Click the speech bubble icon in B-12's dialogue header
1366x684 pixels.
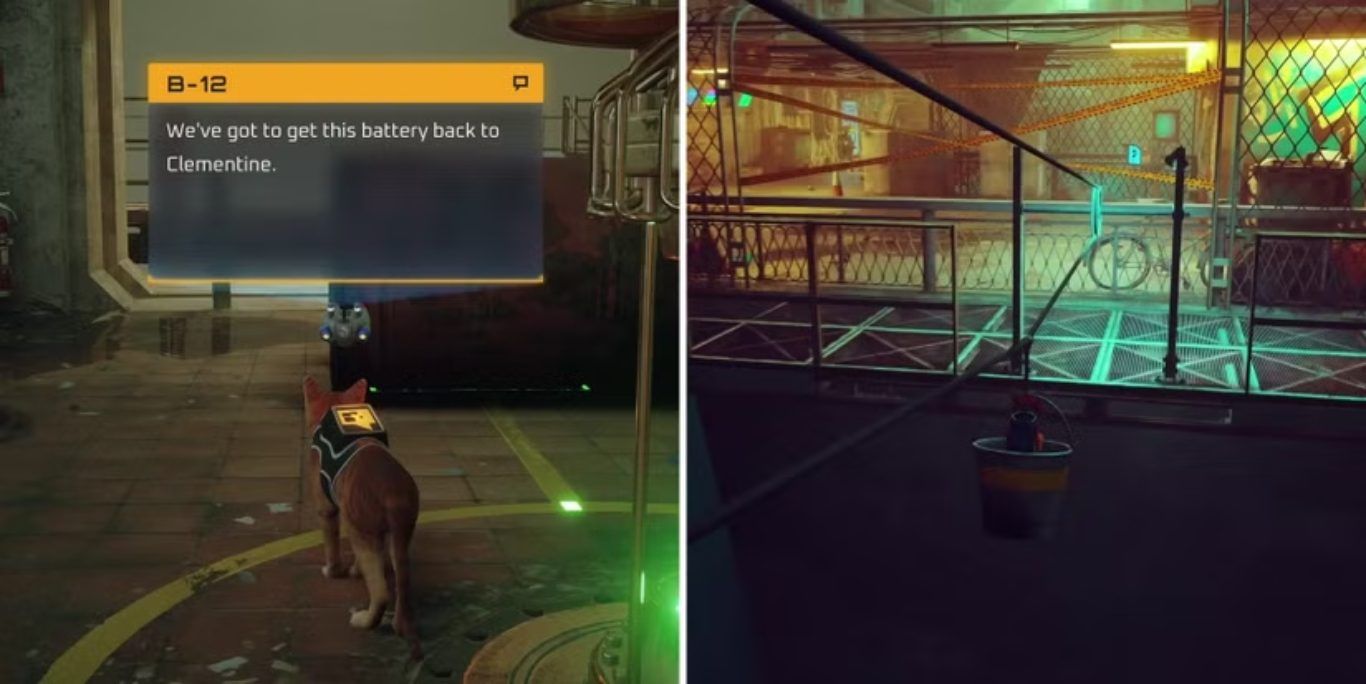click(520, 83)
